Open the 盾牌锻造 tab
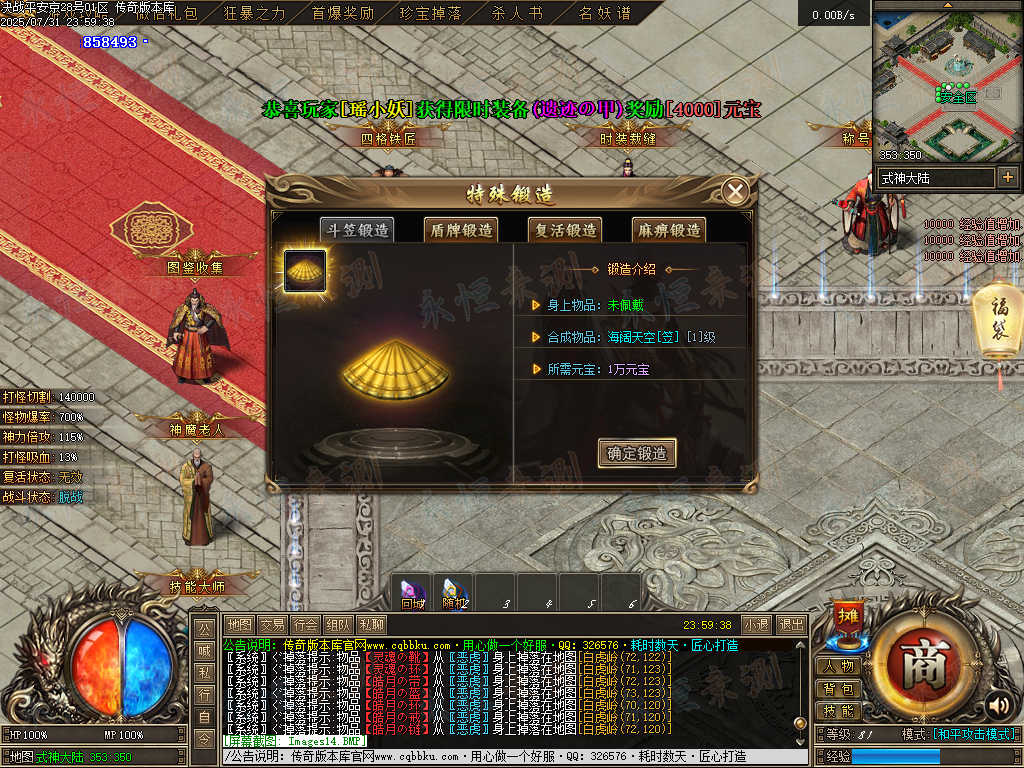The height and width of the screenshot is (768, 1024). tap(461, 230)
